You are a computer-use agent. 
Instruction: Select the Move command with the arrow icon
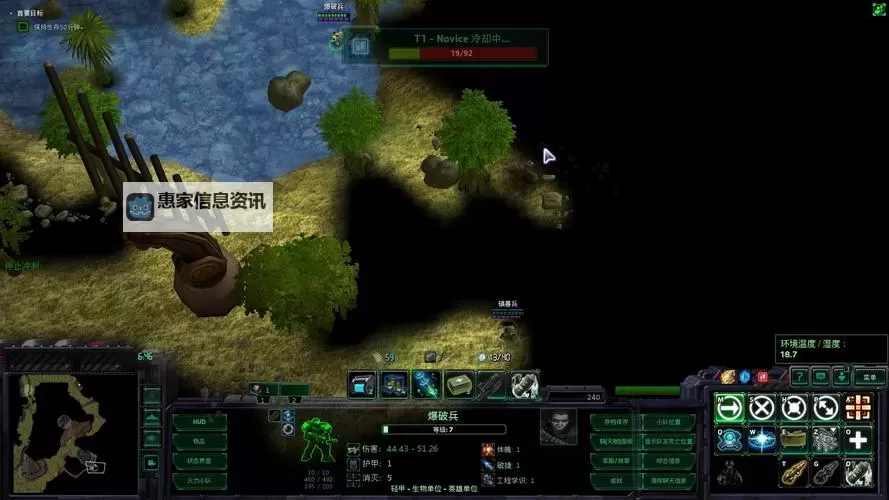729,408
